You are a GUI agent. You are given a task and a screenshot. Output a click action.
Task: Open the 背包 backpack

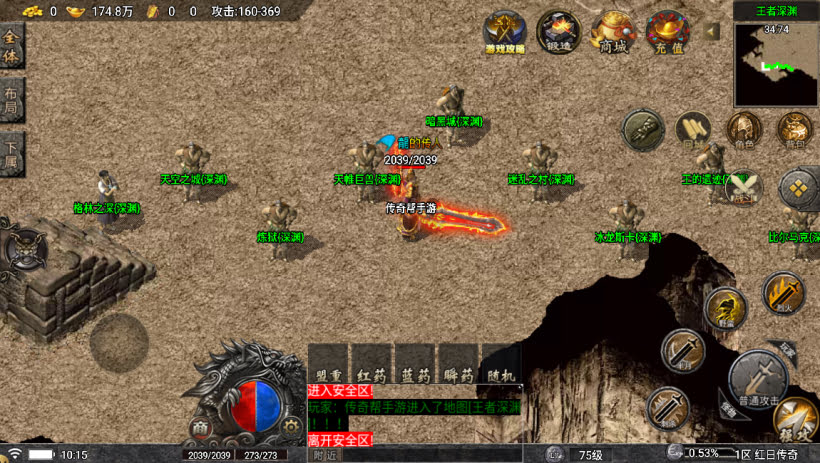(x=795, y=130)
